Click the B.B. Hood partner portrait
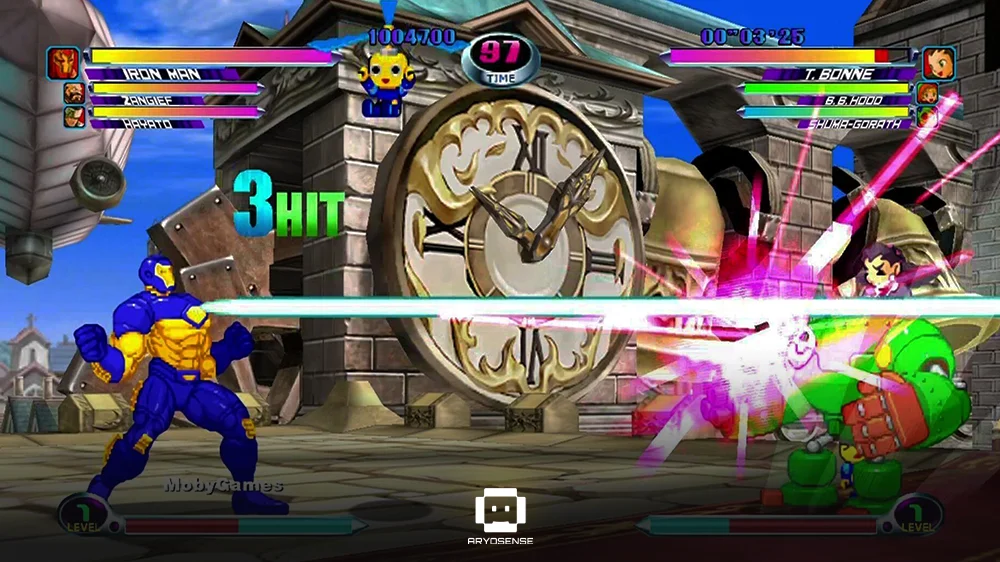Image resolution: width=1000 pixels, height=562 pixels. [x=927, y=93]
